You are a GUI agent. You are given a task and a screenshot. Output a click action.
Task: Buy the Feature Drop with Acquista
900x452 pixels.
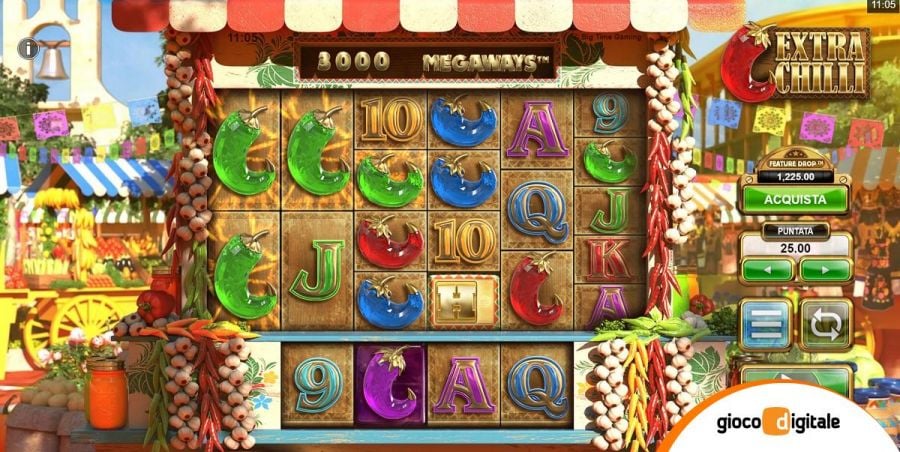[796, 198]
